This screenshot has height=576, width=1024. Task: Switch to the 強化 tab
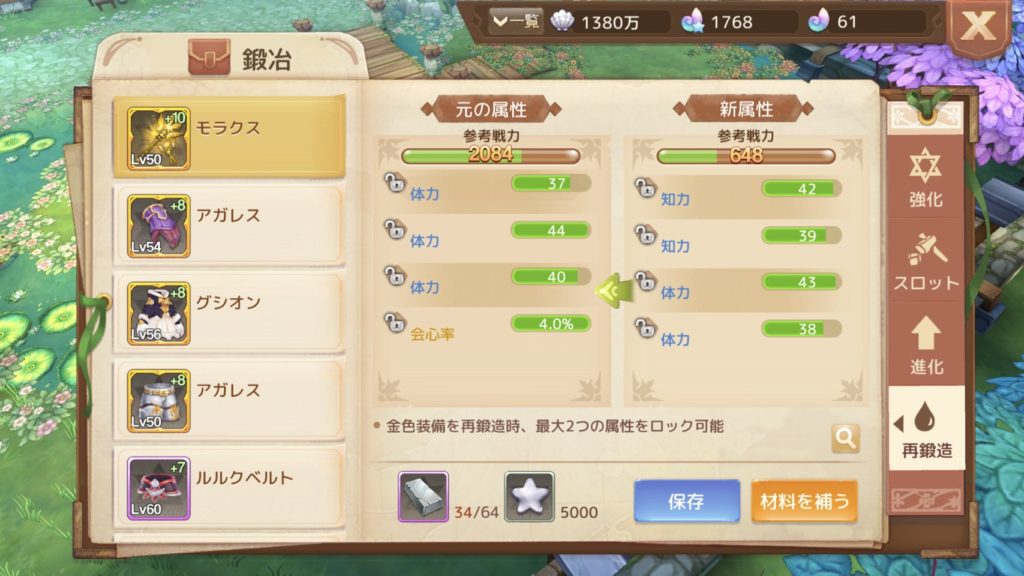(926, 180)
